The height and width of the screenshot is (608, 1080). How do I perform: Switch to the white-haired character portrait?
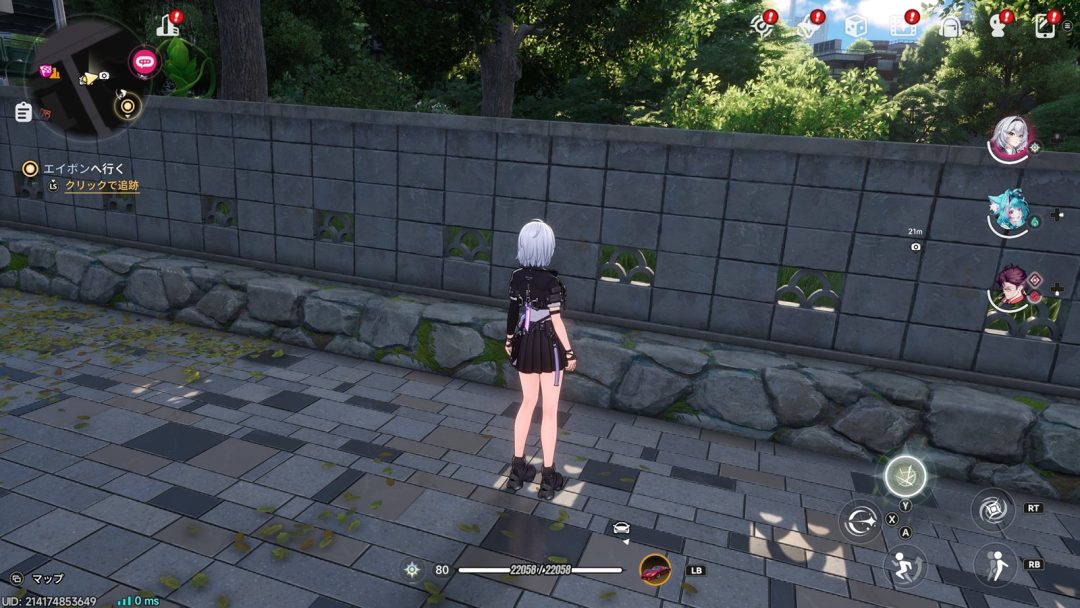[x=1009, y=137]
